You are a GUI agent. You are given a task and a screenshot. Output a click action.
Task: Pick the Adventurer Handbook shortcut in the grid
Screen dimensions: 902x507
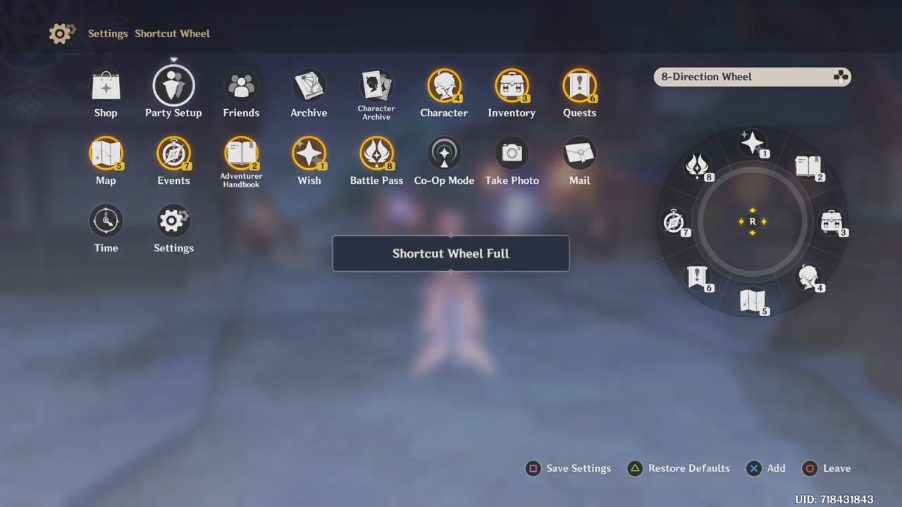pyautogui.click(x=241, y=153)
